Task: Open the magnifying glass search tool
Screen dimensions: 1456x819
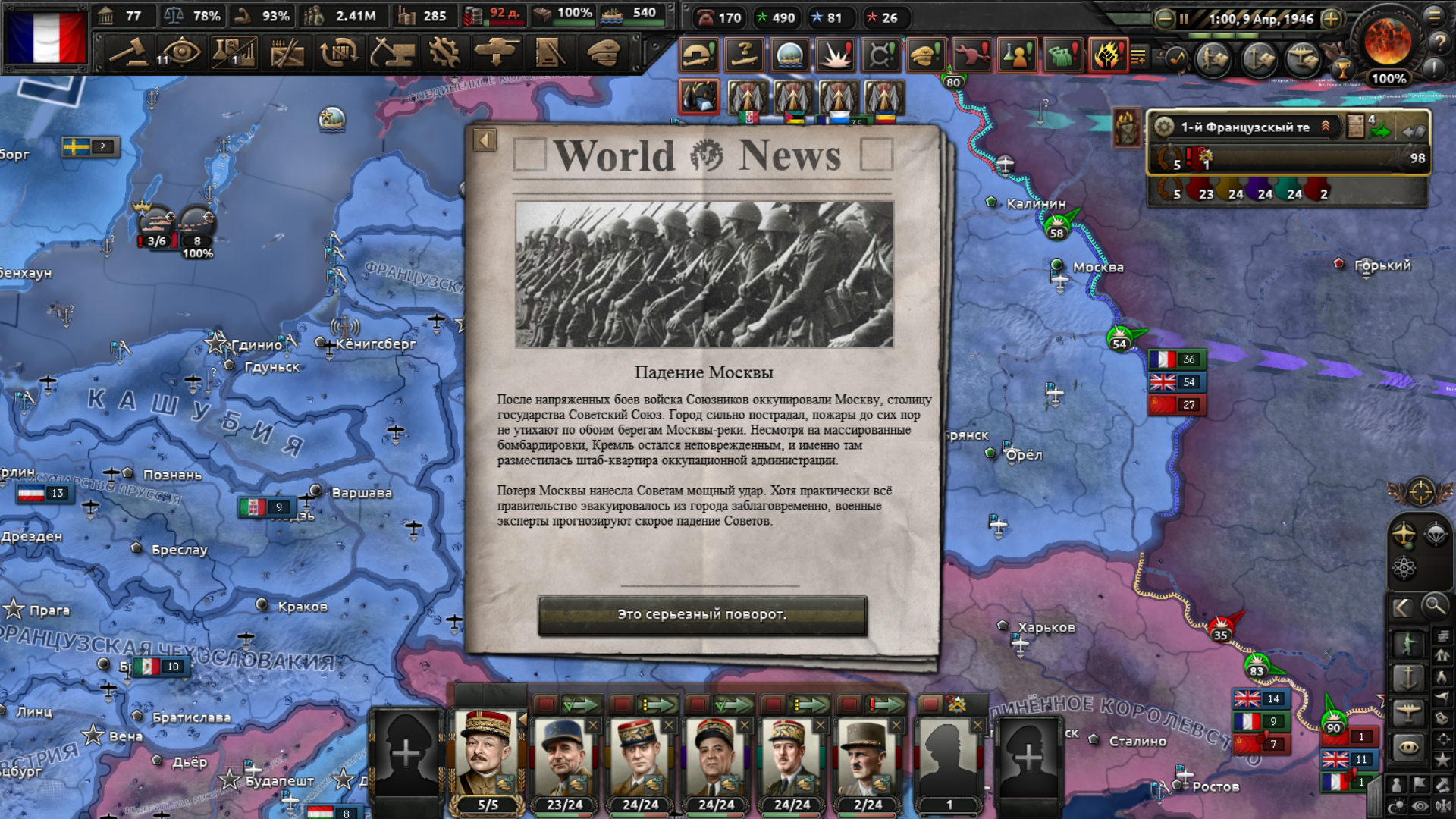Action: point(1434,606)
